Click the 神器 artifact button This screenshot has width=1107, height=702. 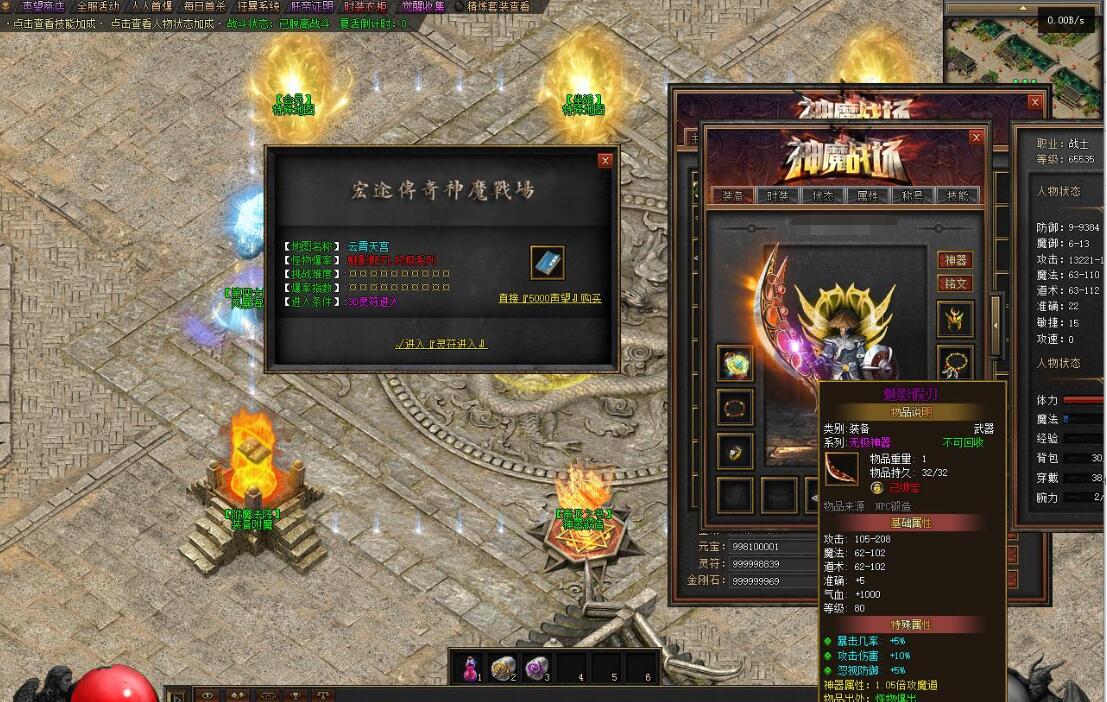[x=955, y=260]
